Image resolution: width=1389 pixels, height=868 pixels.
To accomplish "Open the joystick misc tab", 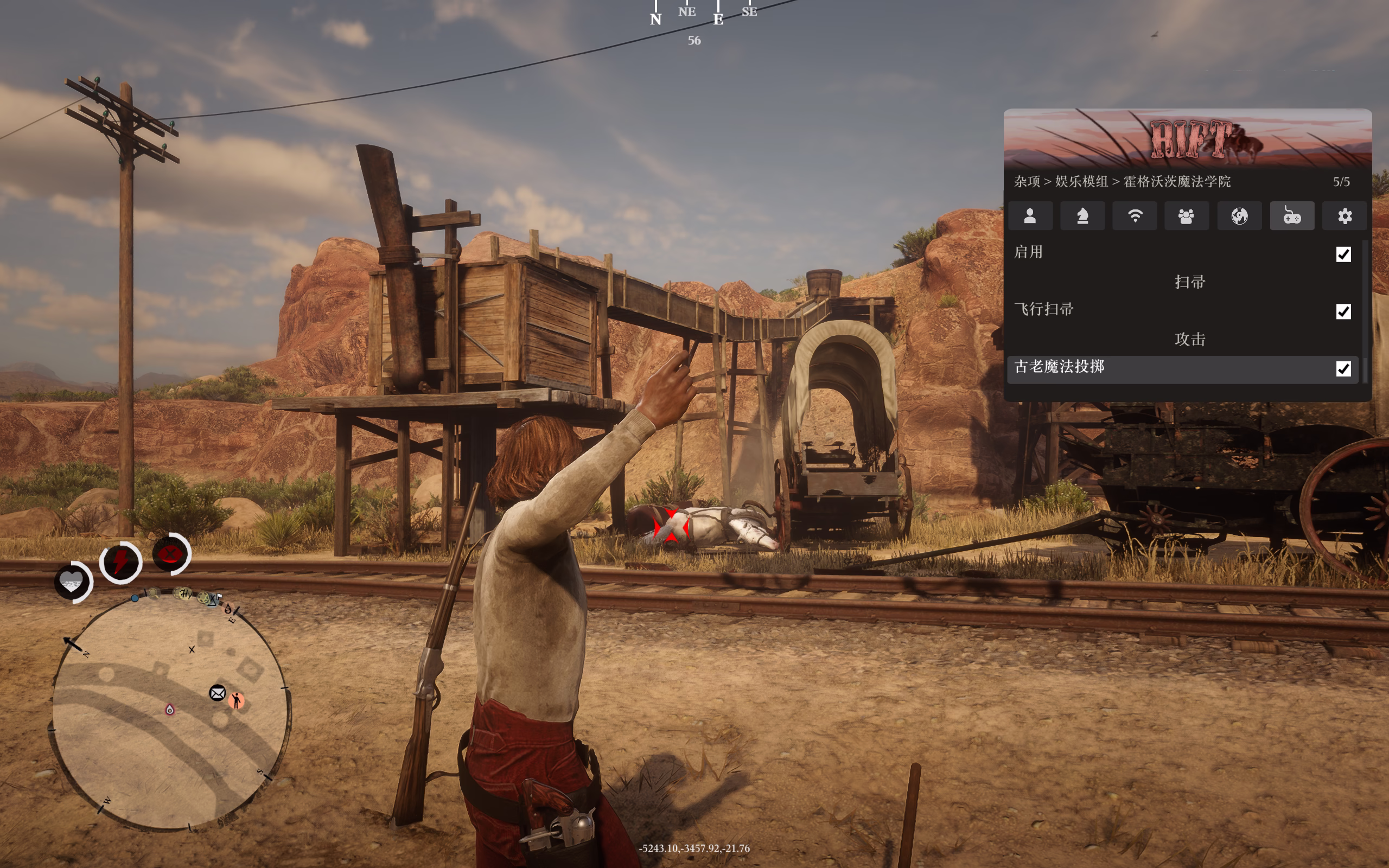I will (x=1292, y=216).
